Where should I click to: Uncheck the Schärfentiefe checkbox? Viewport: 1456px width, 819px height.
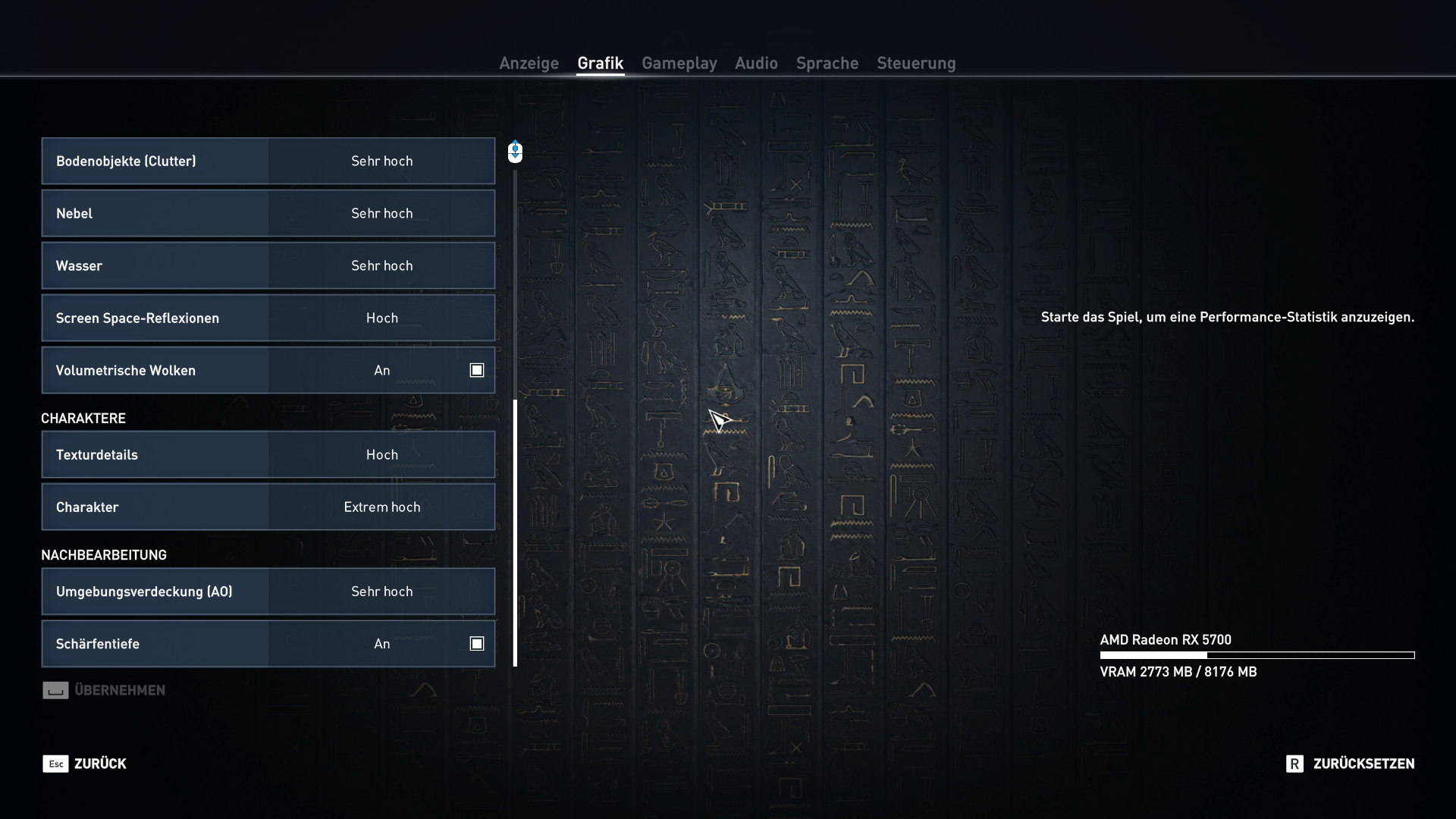[x=476, y=643]
